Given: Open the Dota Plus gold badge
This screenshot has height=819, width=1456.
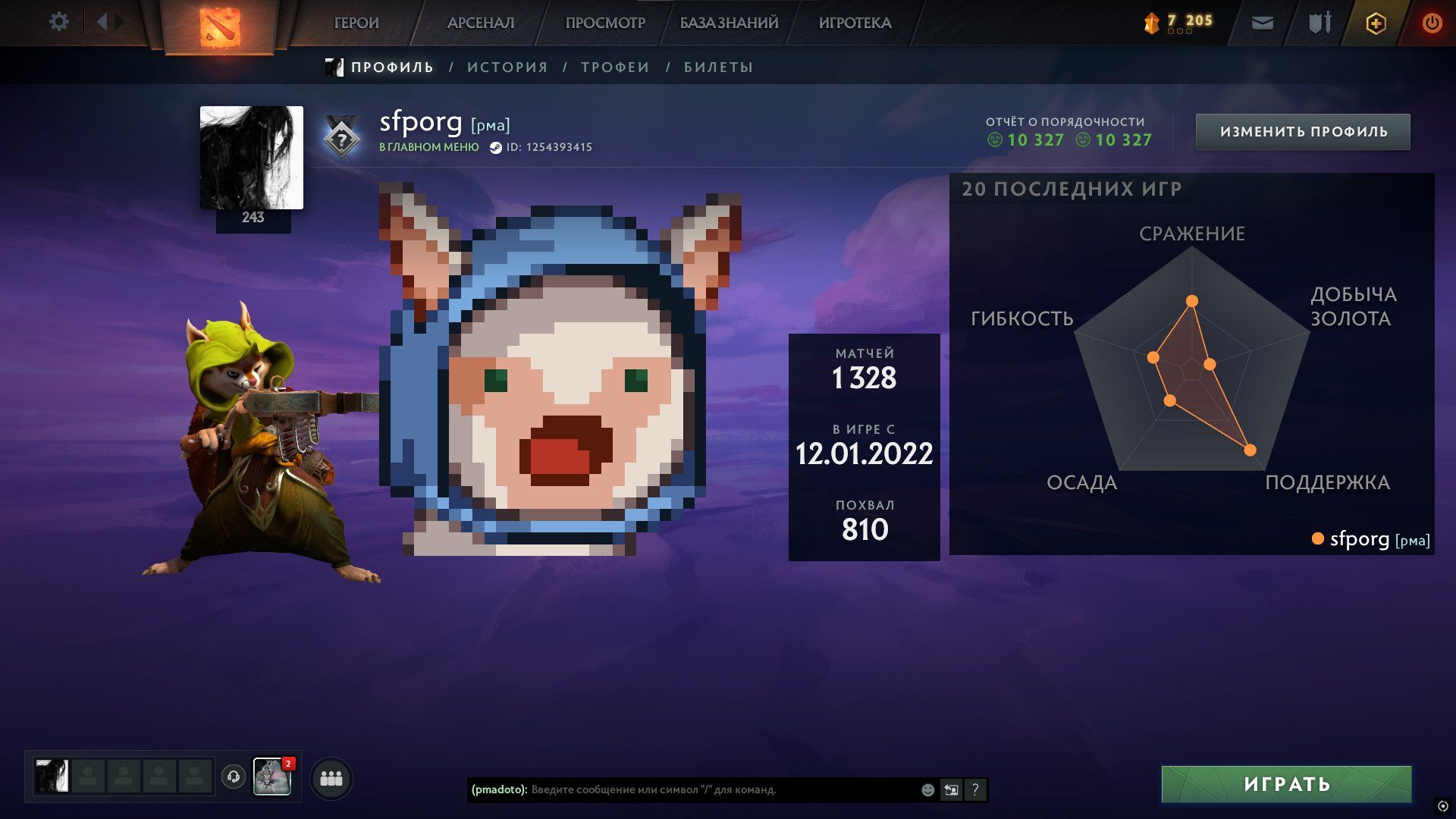Looking at the screenshot, I should 1376,24.
